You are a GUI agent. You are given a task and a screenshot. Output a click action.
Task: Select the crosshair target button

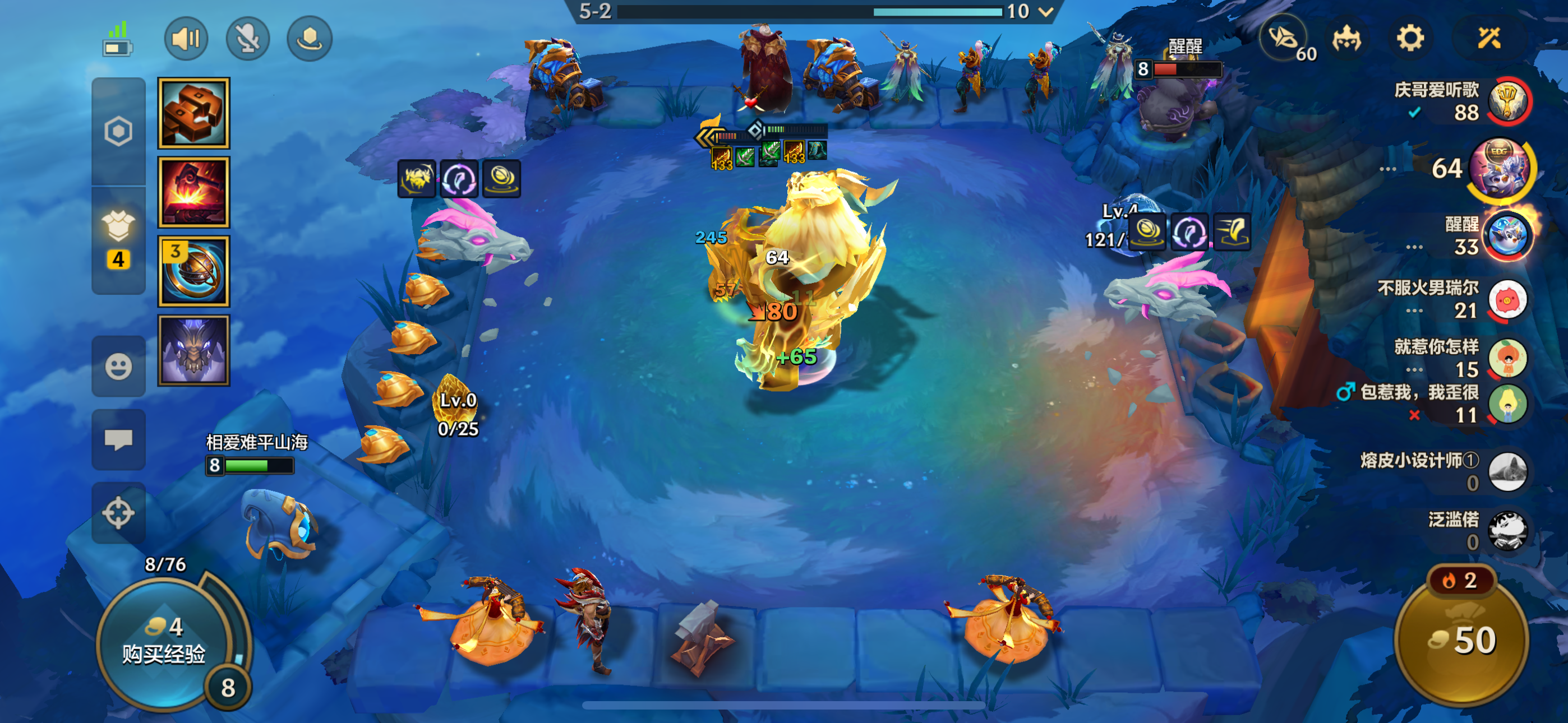(118, 512)
